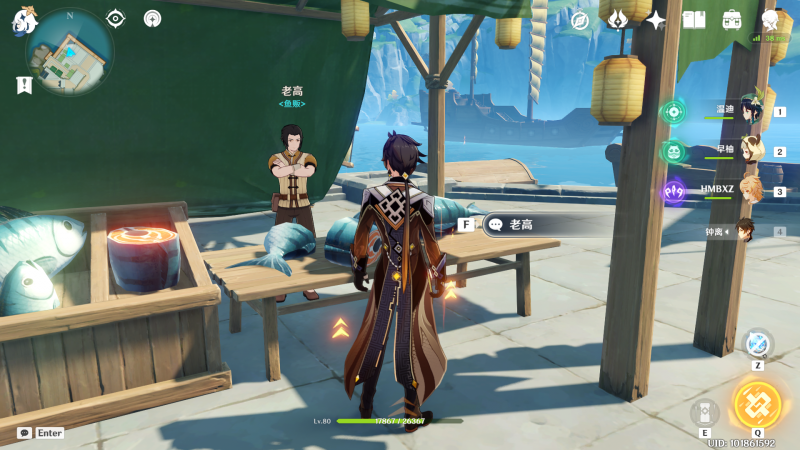Use the elemental skill pillar icon
This screenshot has height=450, width=800.
click(704, 413)
